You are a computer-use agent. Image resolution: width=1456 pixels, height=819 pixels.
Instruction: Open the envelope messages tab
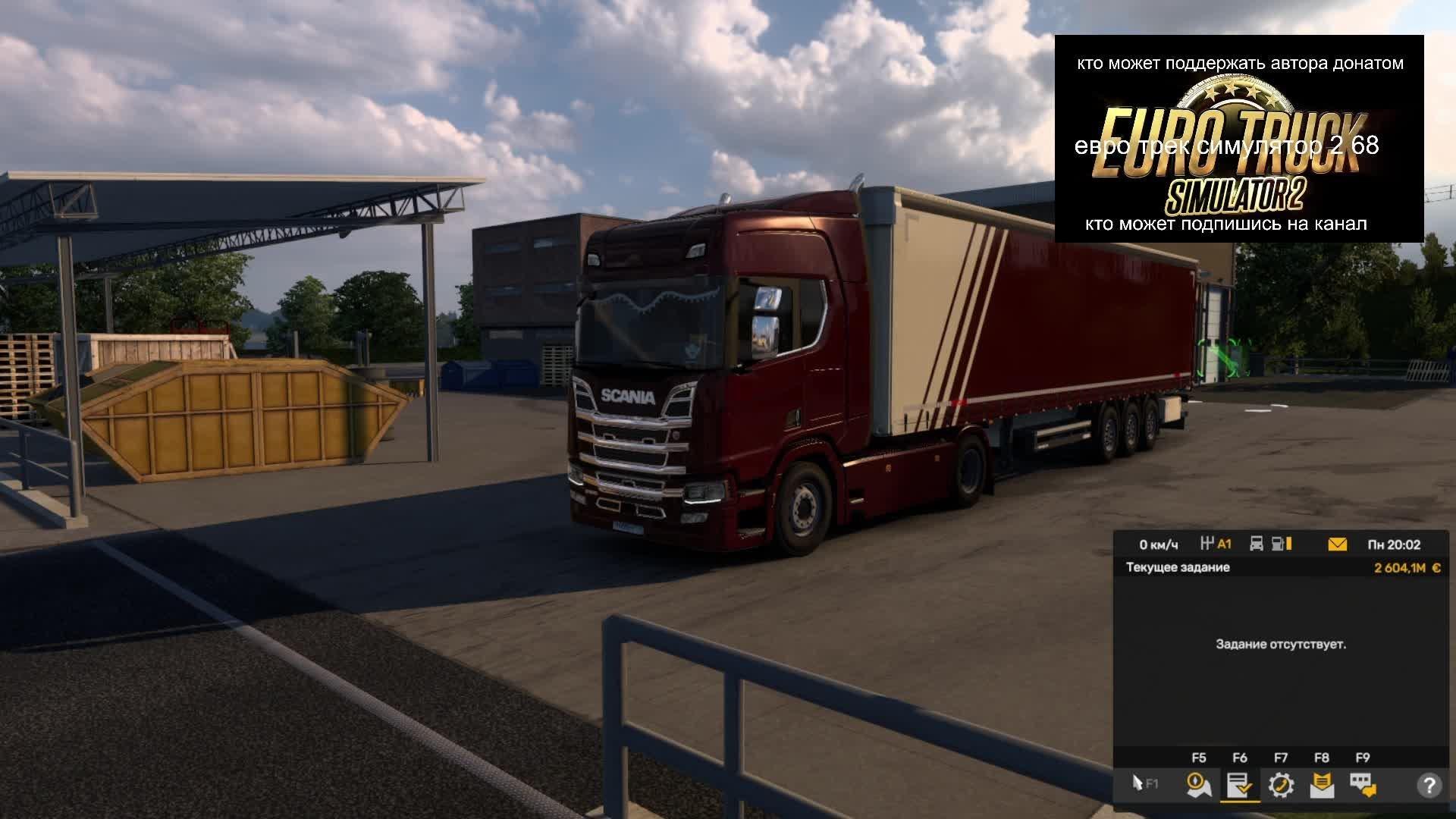(x=1322, y=785)
